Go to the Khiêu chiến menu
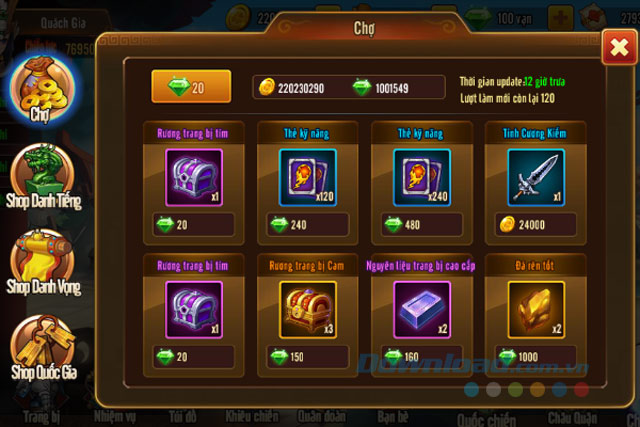Image resolution: width=640 pixels, height=427 pixels. (251, 416)
